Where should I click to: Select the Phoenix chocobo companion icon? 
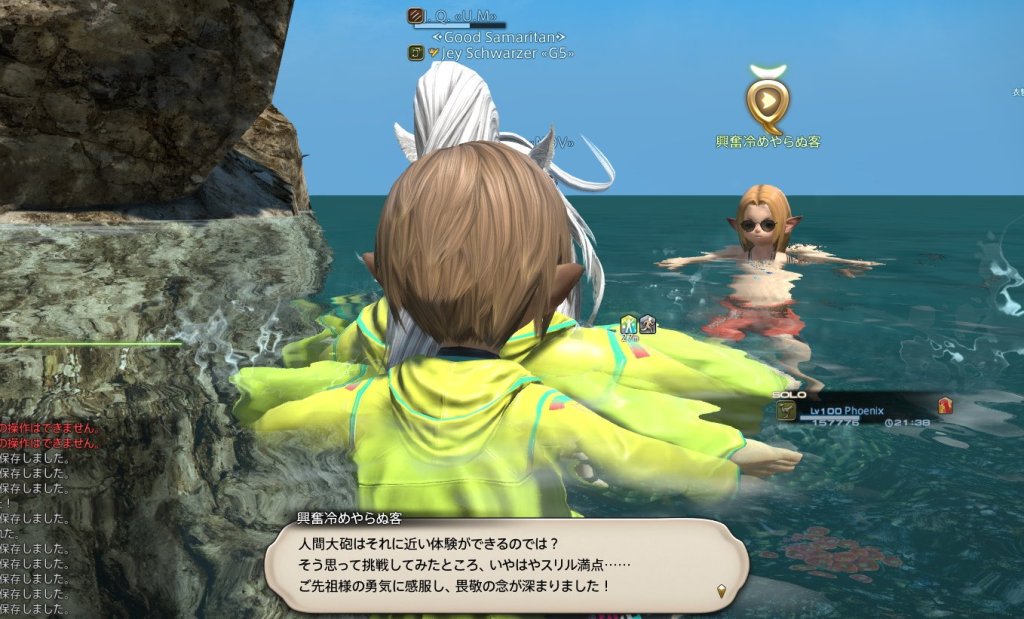788,410
